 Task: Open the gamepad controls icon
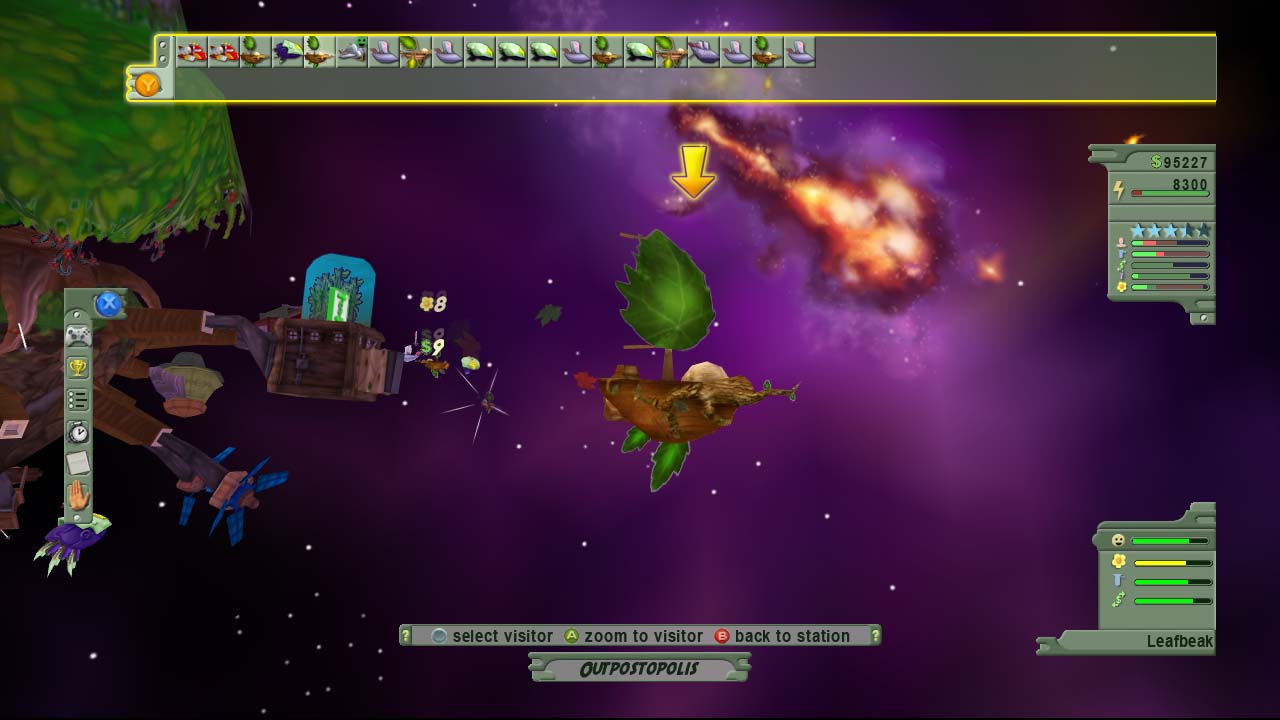[78, 336]
